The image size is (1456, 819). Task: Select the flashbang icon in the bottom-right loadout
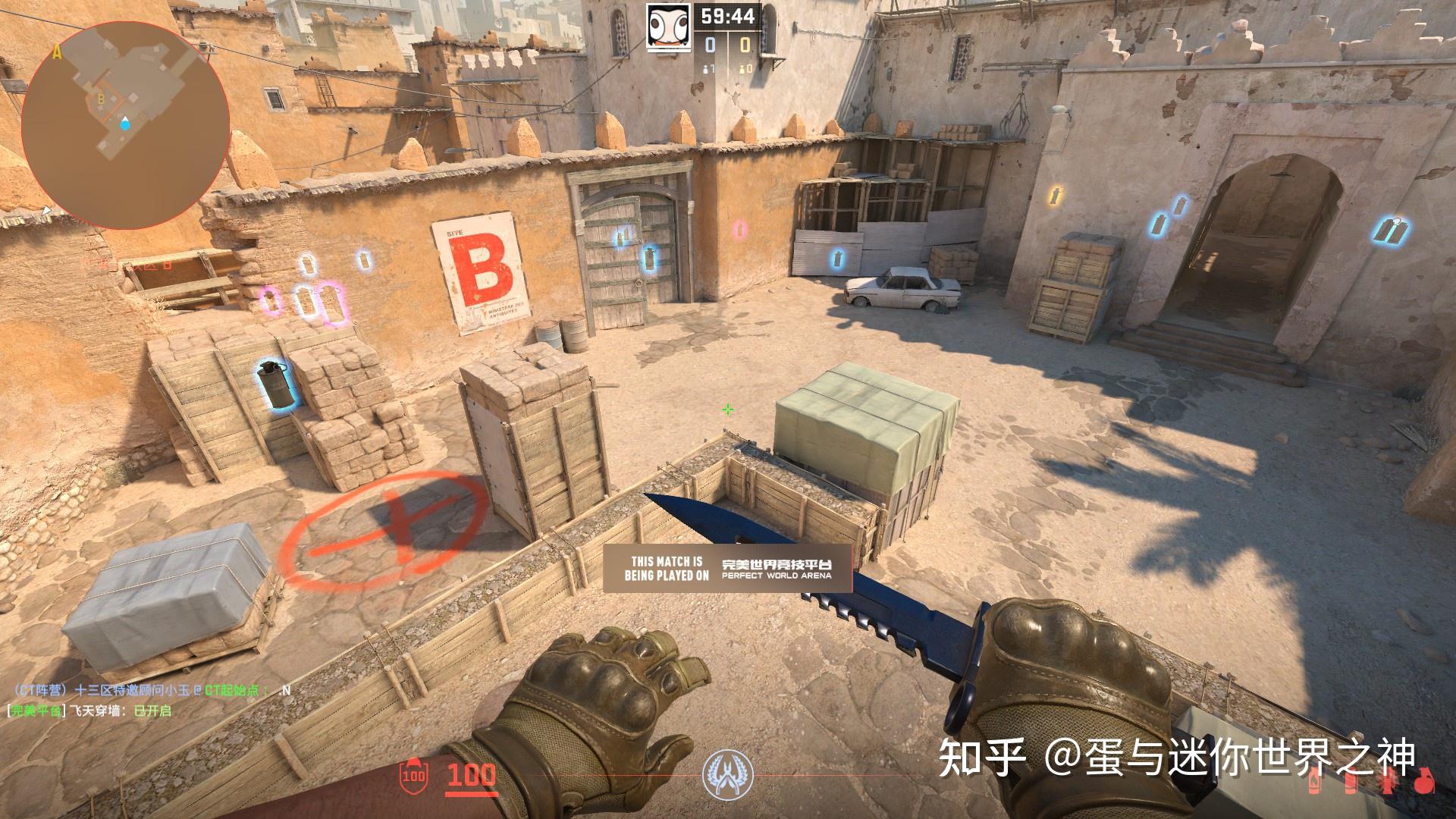pos(1389,783)
